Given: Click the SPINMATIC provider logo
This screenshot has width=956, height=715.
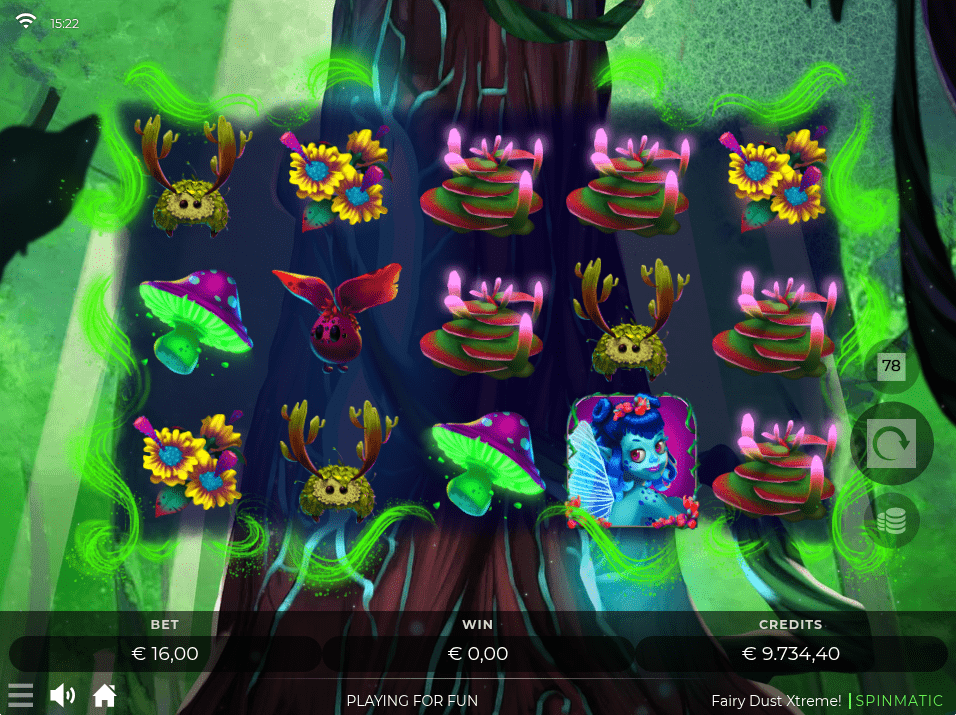Looking at the screenshot, I should coord(899,700).
